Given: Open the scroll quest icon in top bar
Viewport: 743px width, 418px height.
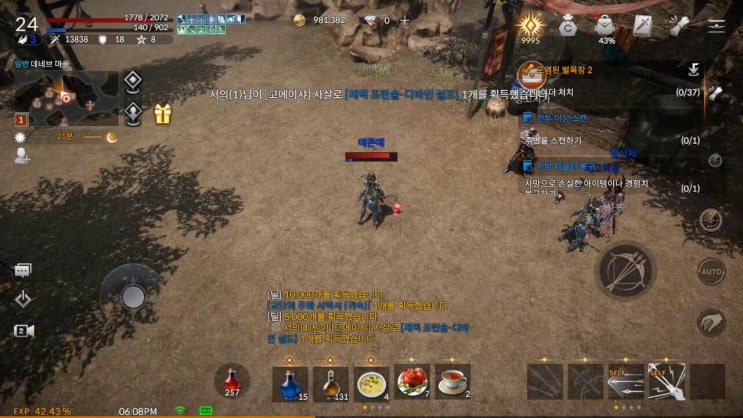Looking at the screenshot, I should coord(680,25).
